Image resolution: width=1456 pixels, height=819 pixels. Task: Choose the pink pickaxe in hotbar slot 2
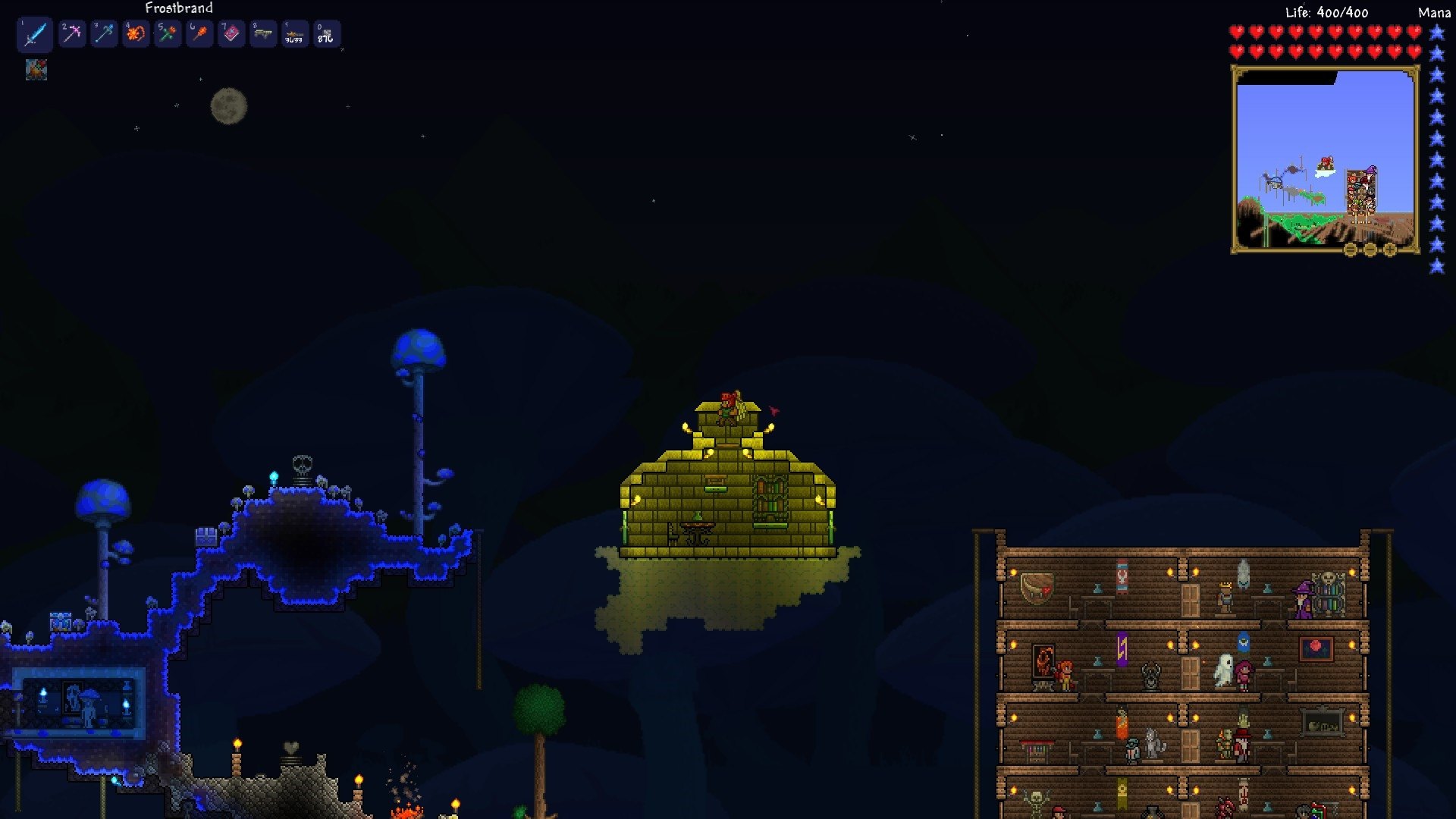[72, 33]
